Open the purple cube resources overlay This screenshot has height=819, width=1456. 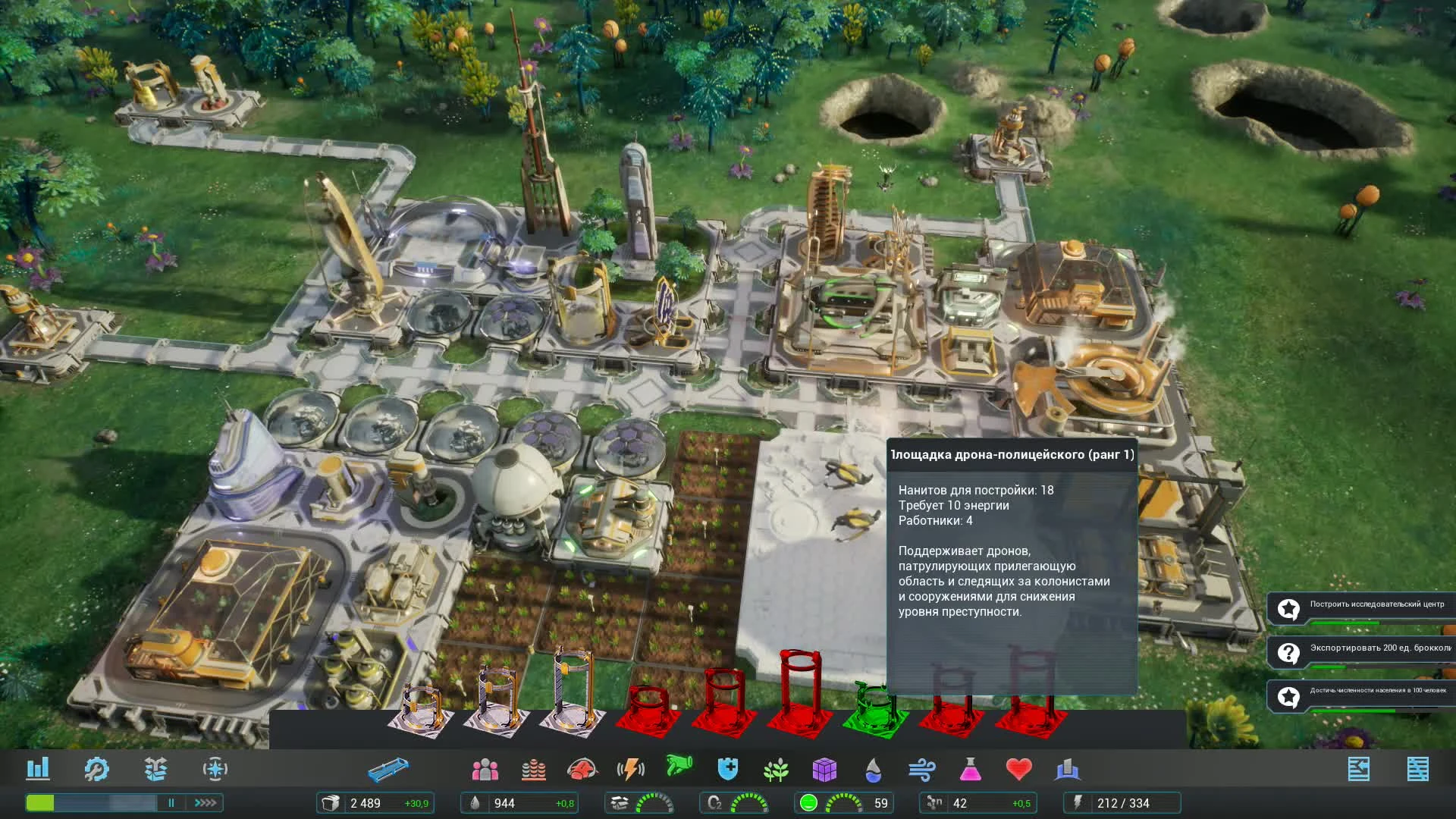point(825,769)
